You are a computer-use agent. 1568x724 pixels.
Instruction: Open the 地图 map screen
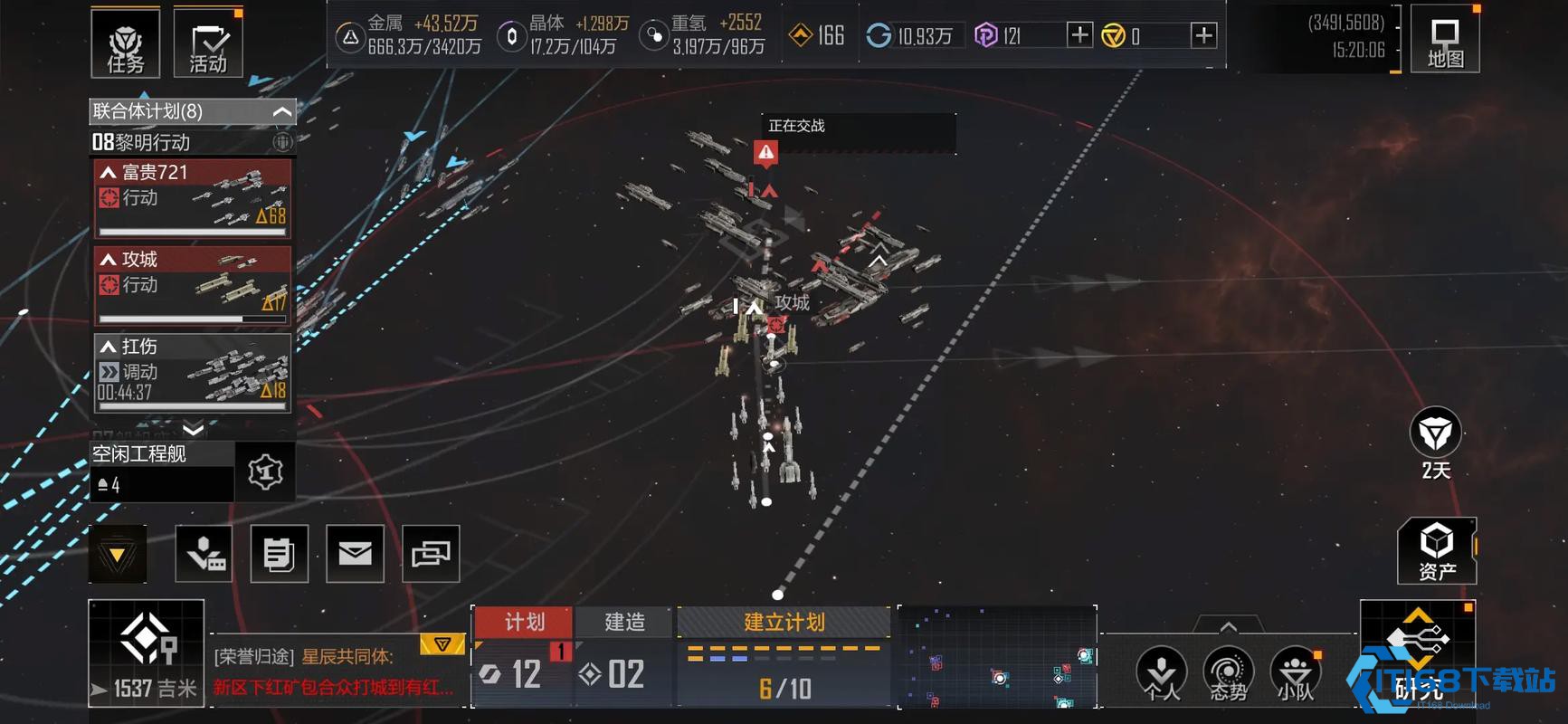pyautogui.click(x=1444, y=42)
